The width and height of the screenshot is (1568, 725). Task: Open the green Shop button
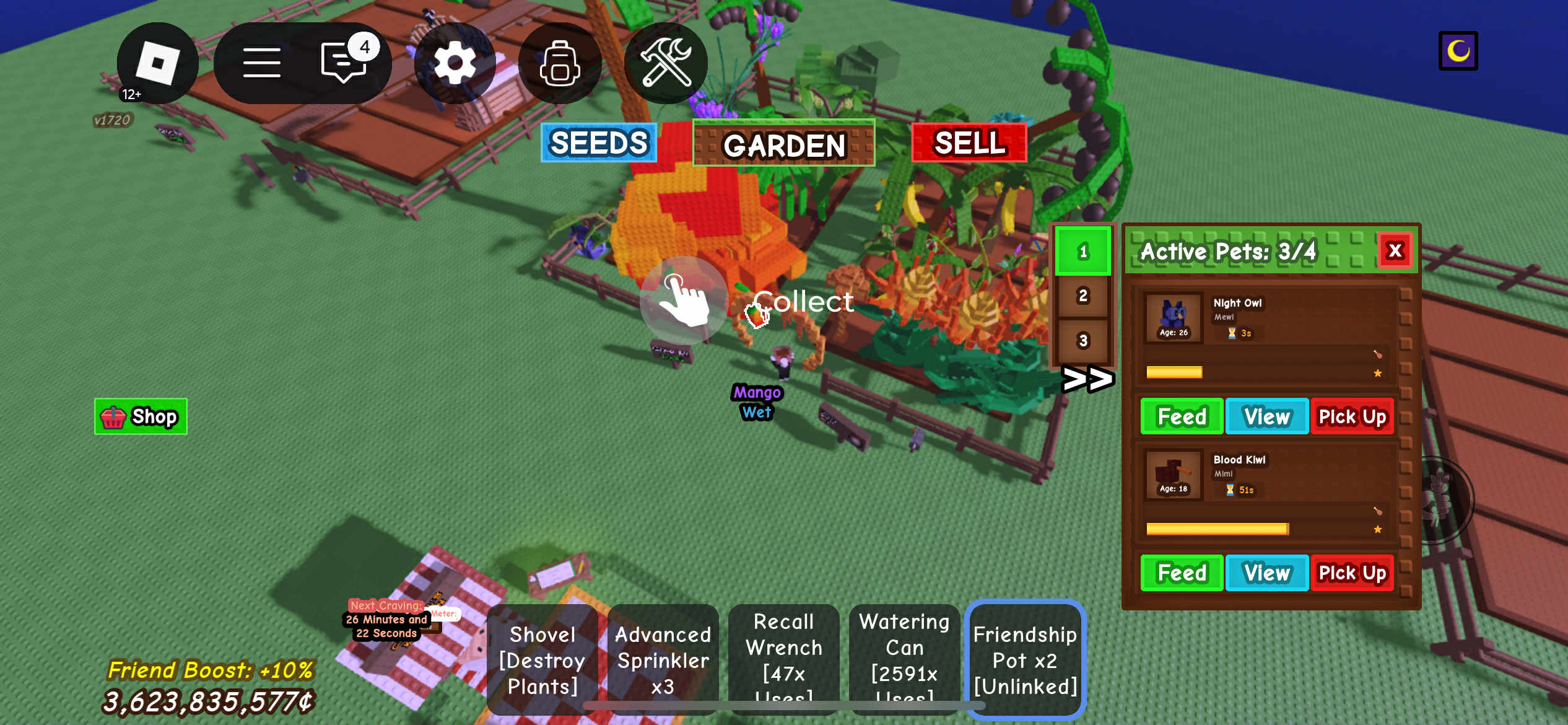pyautogui.click(x=141, y=416)
